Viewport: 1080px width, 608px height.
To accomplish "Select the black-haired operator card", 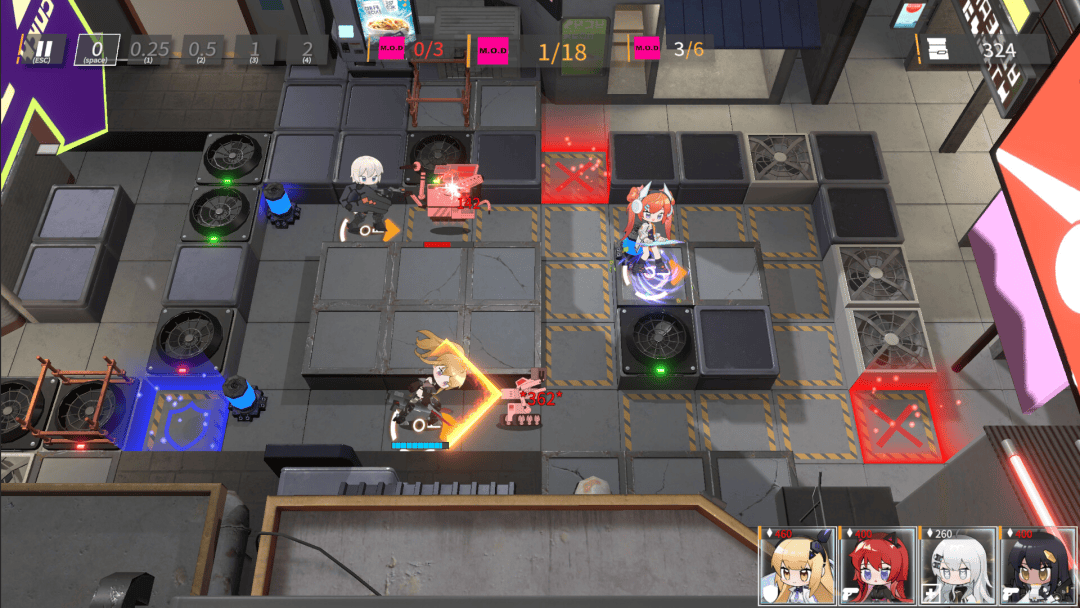I will (x=1037, y=567).
